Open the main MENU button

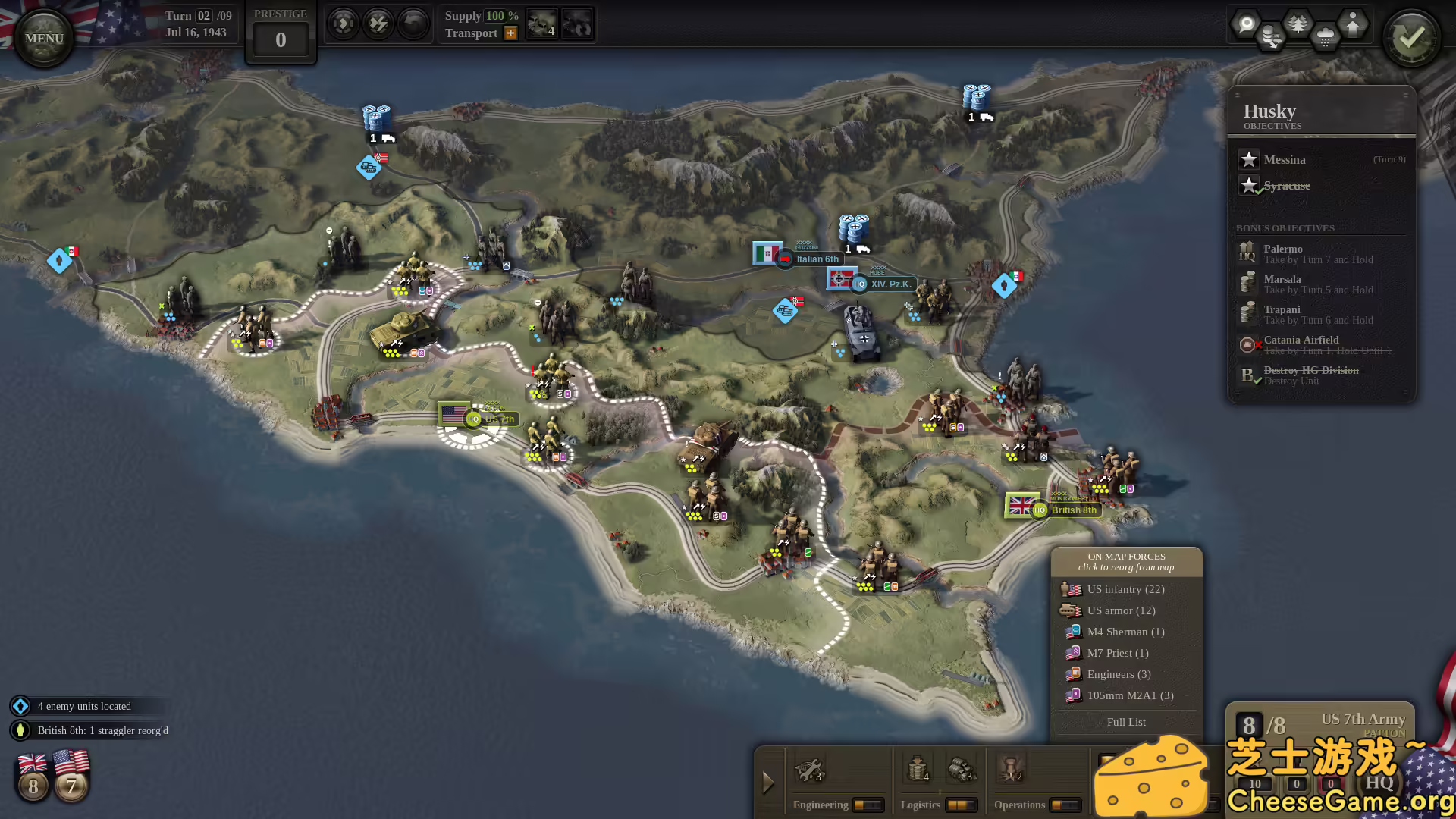[x=44, y=38]
